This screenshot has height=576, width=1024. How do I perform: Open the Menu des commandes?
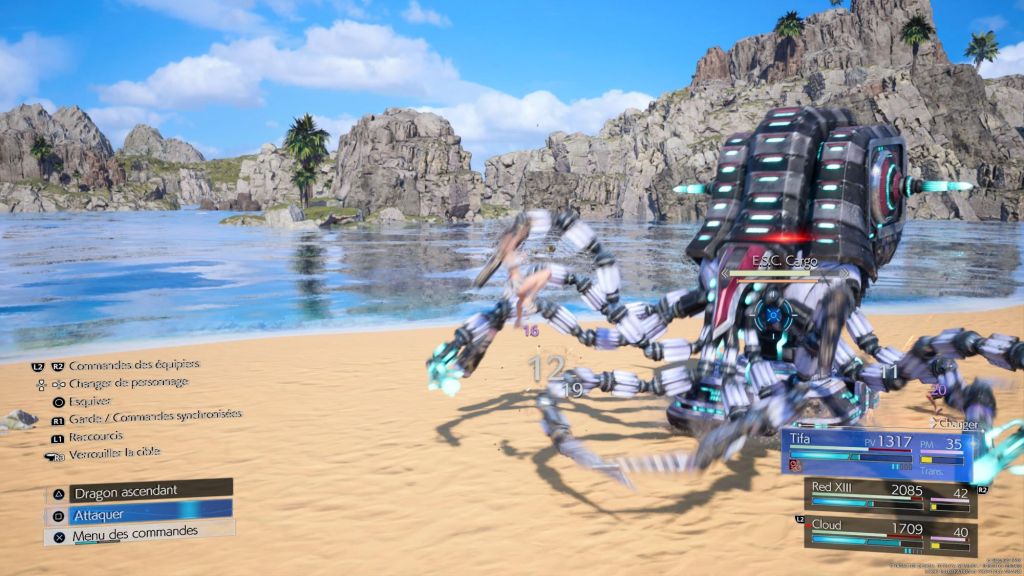pos(138,535)
